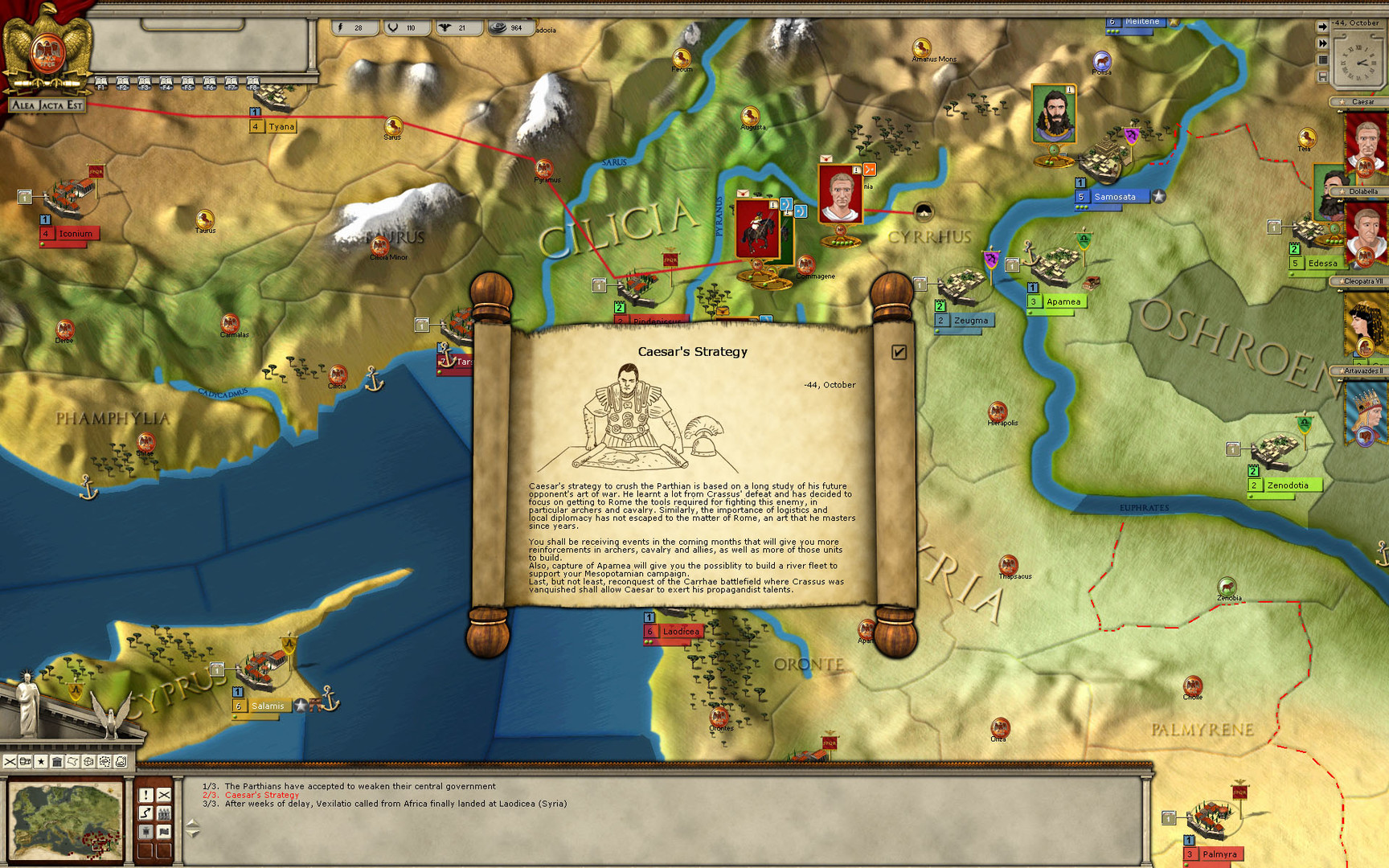Select the buildings filter icon
Image resolution: width=1389 pixels, height=868 pixels.
[x=57, y=762]
